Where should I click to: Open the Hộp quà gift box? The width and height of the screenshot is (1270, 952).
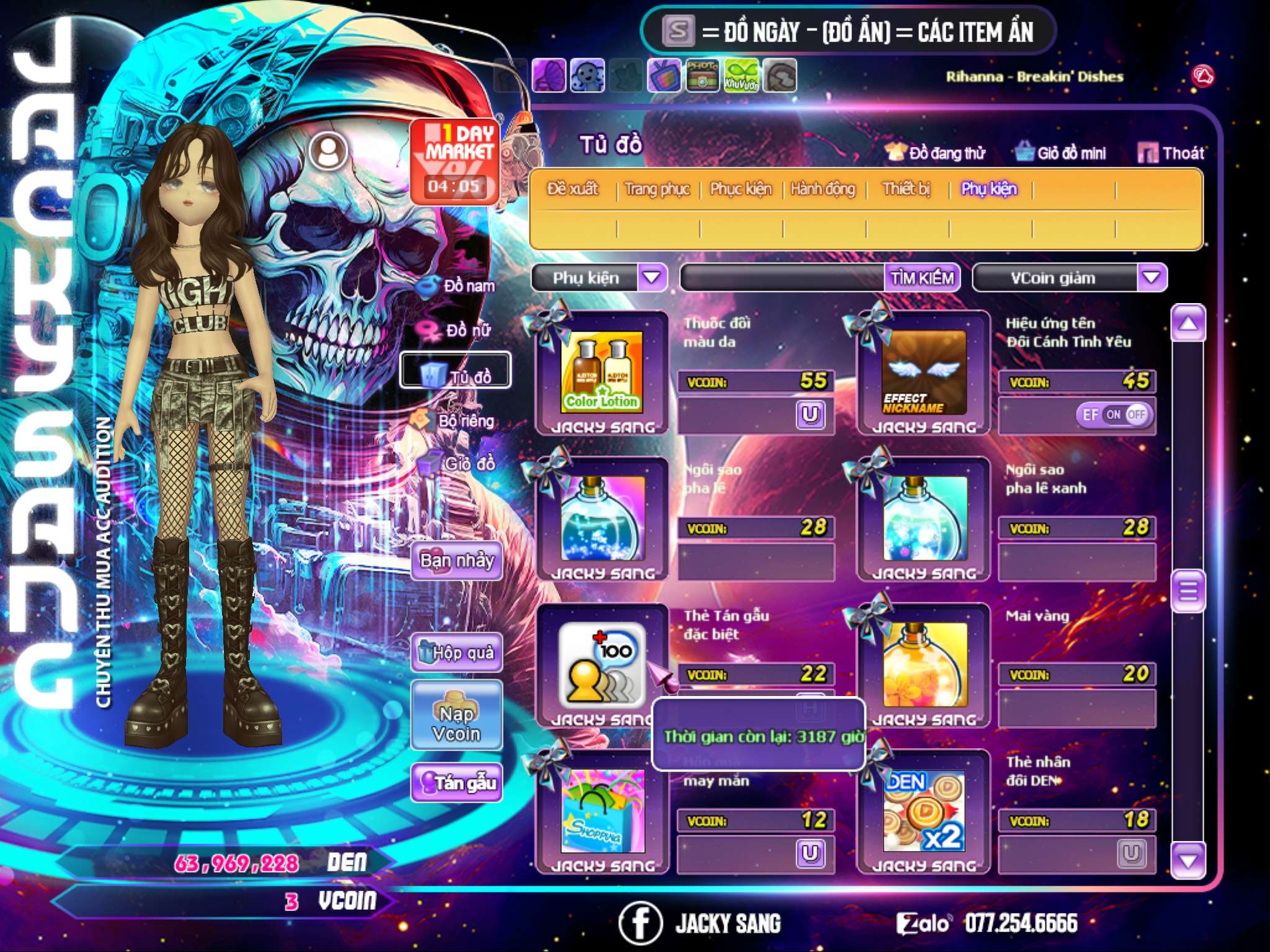pos(457,653)
